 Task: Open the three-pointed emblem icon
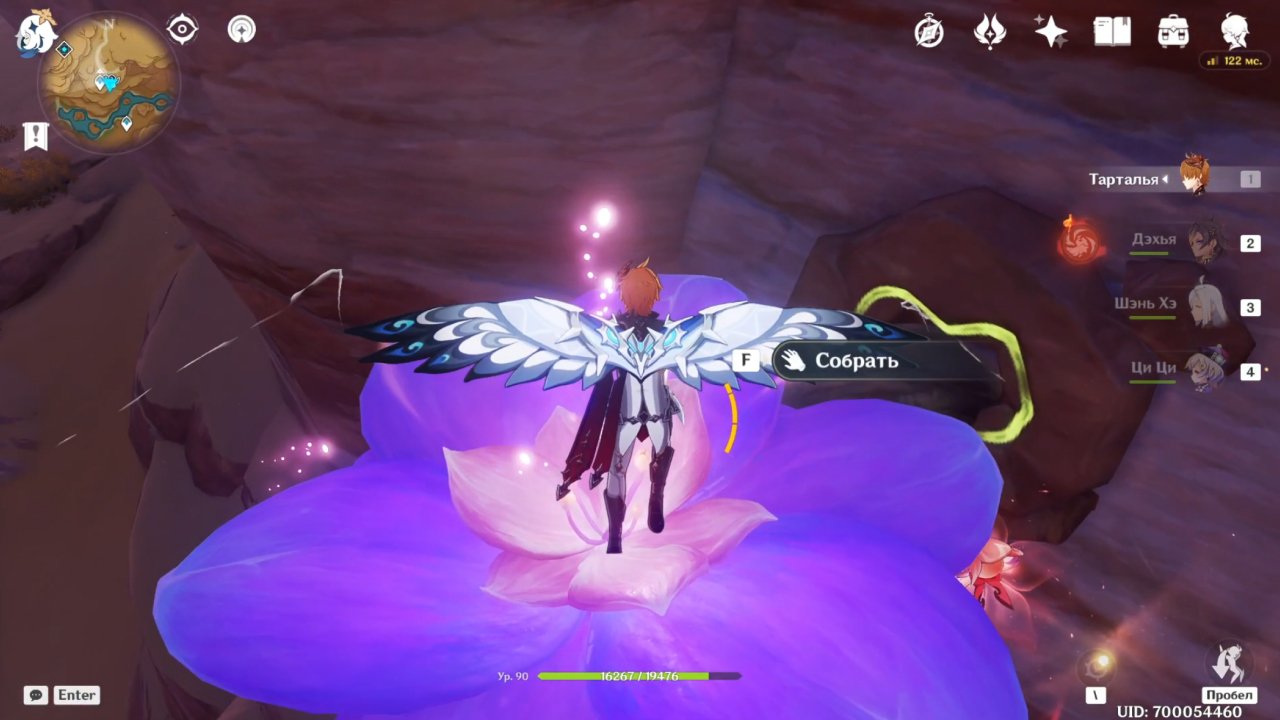989,32
